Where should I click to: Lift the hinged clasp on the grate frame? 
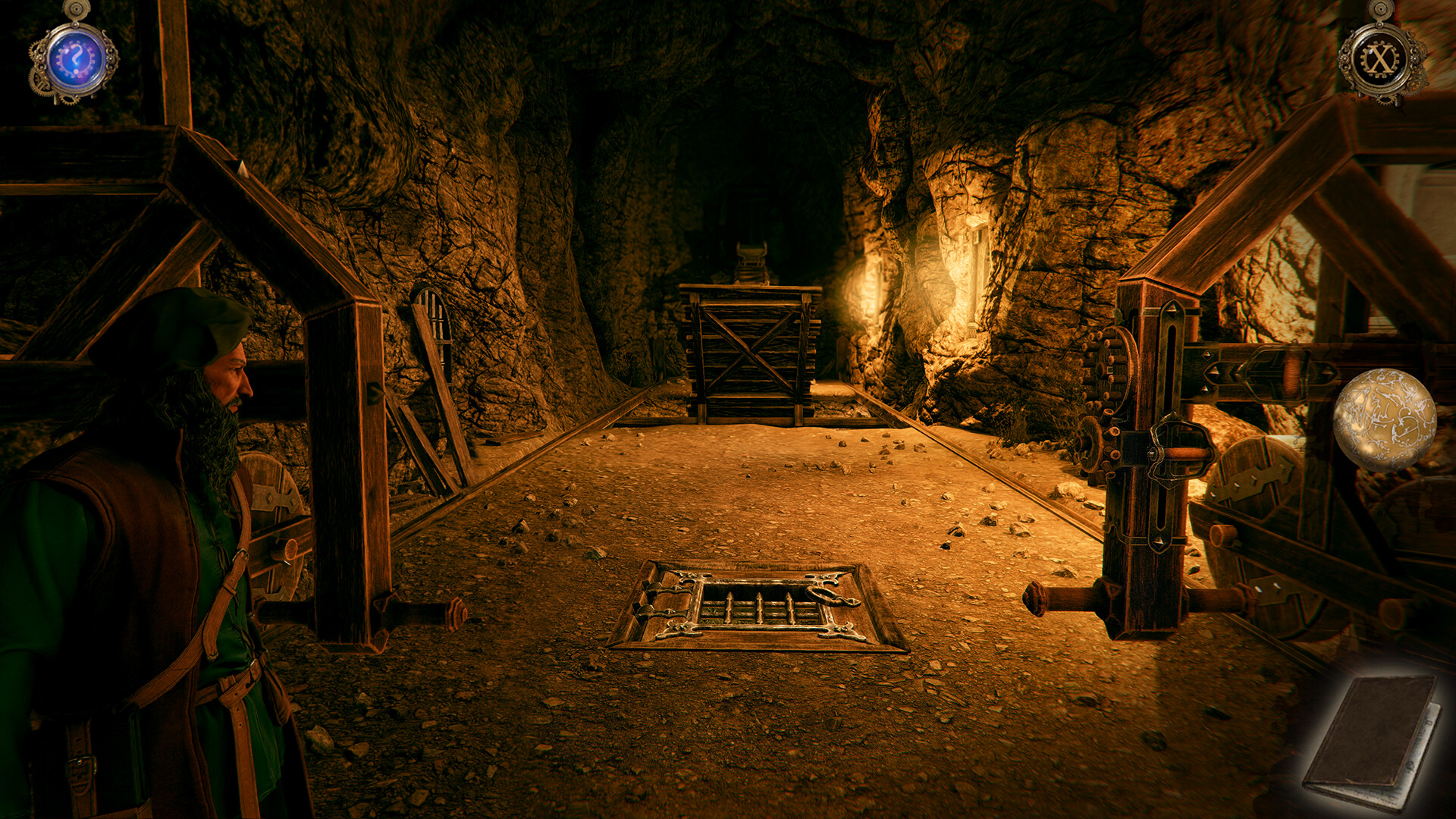tap(667, 599)
